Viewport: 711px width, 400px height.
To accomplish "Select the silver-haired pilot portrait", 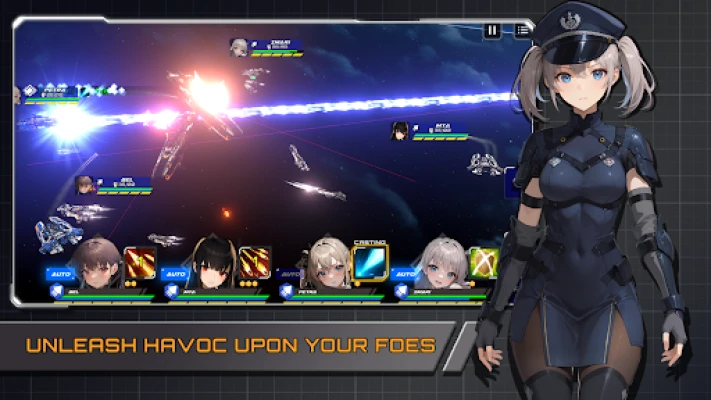I will [441, 264].
